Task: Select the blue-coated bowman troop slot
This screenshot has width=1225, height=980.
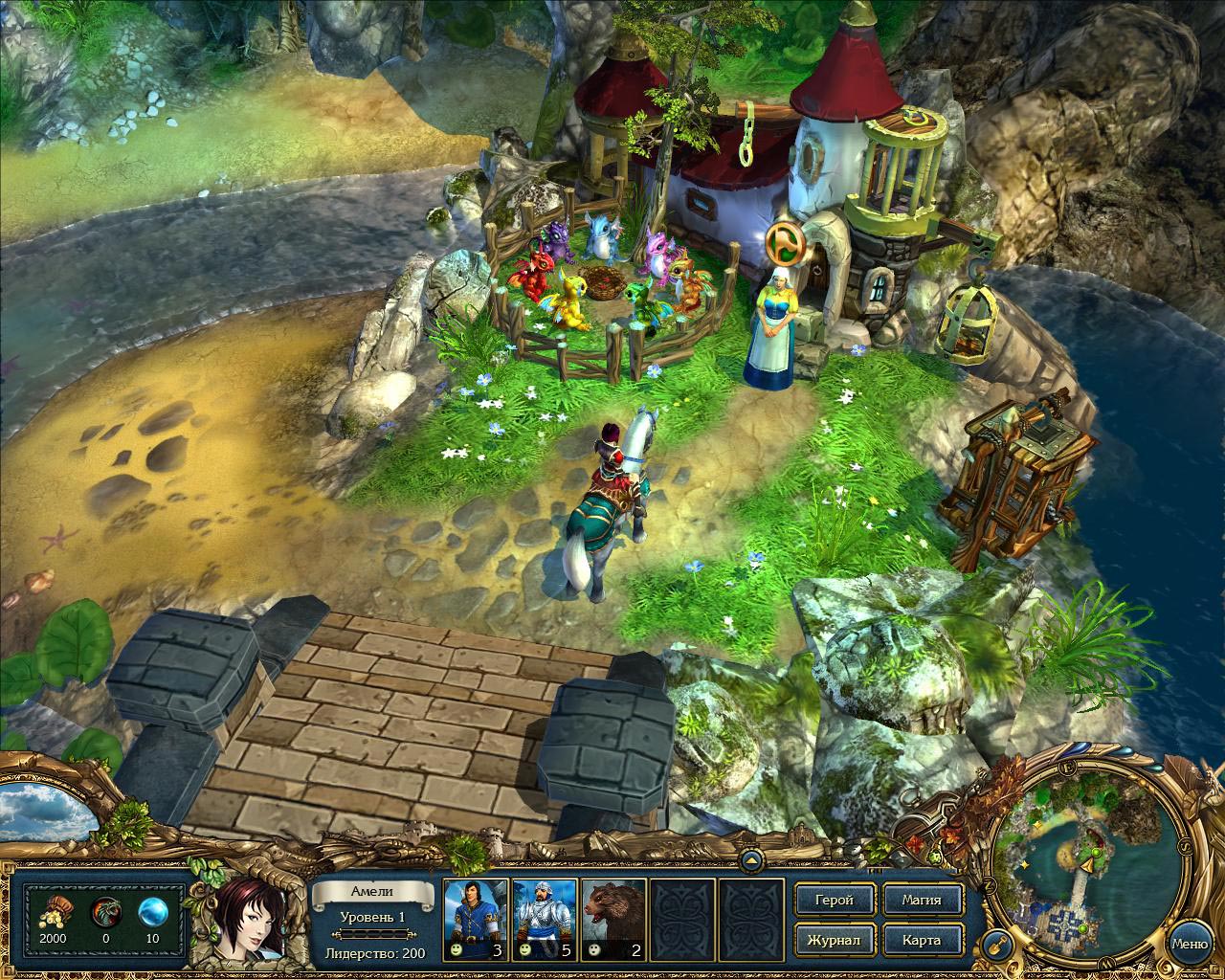Action: [476, 919]
